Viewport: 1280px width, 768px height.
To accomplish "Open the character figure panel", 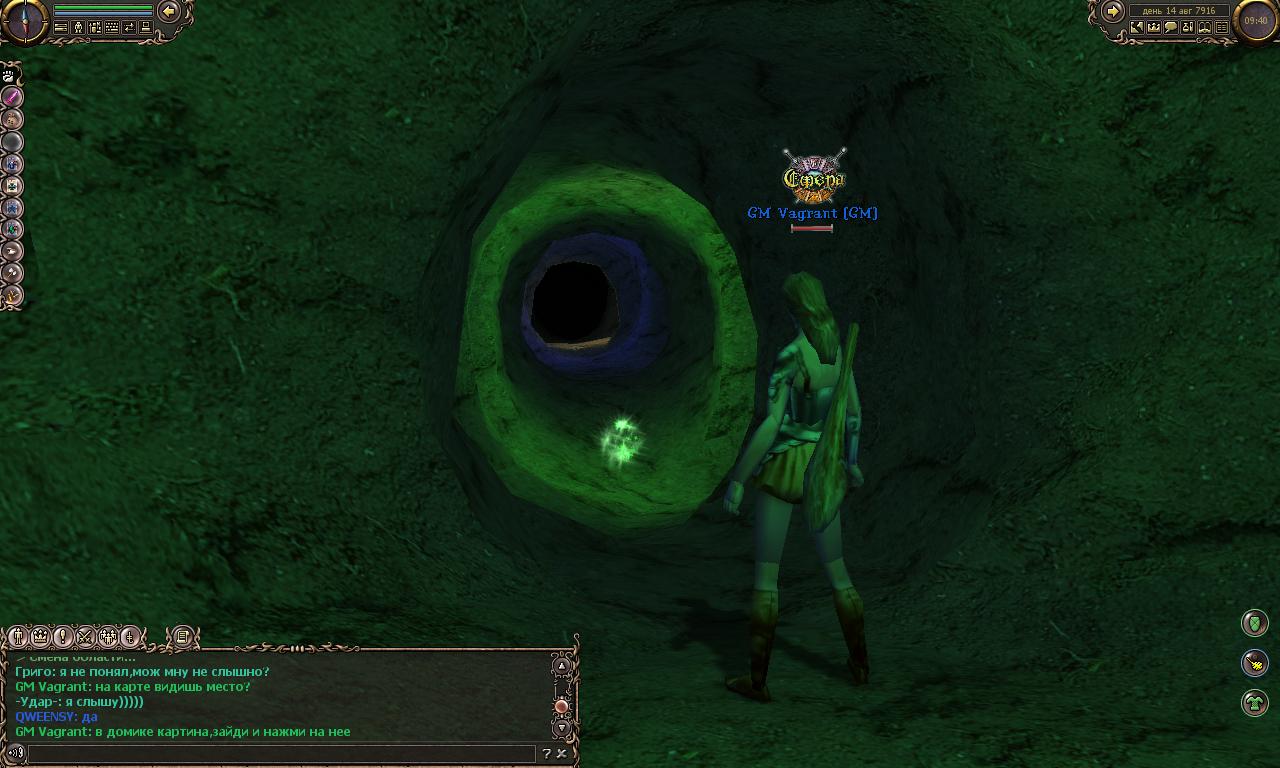I will (78, 28).
